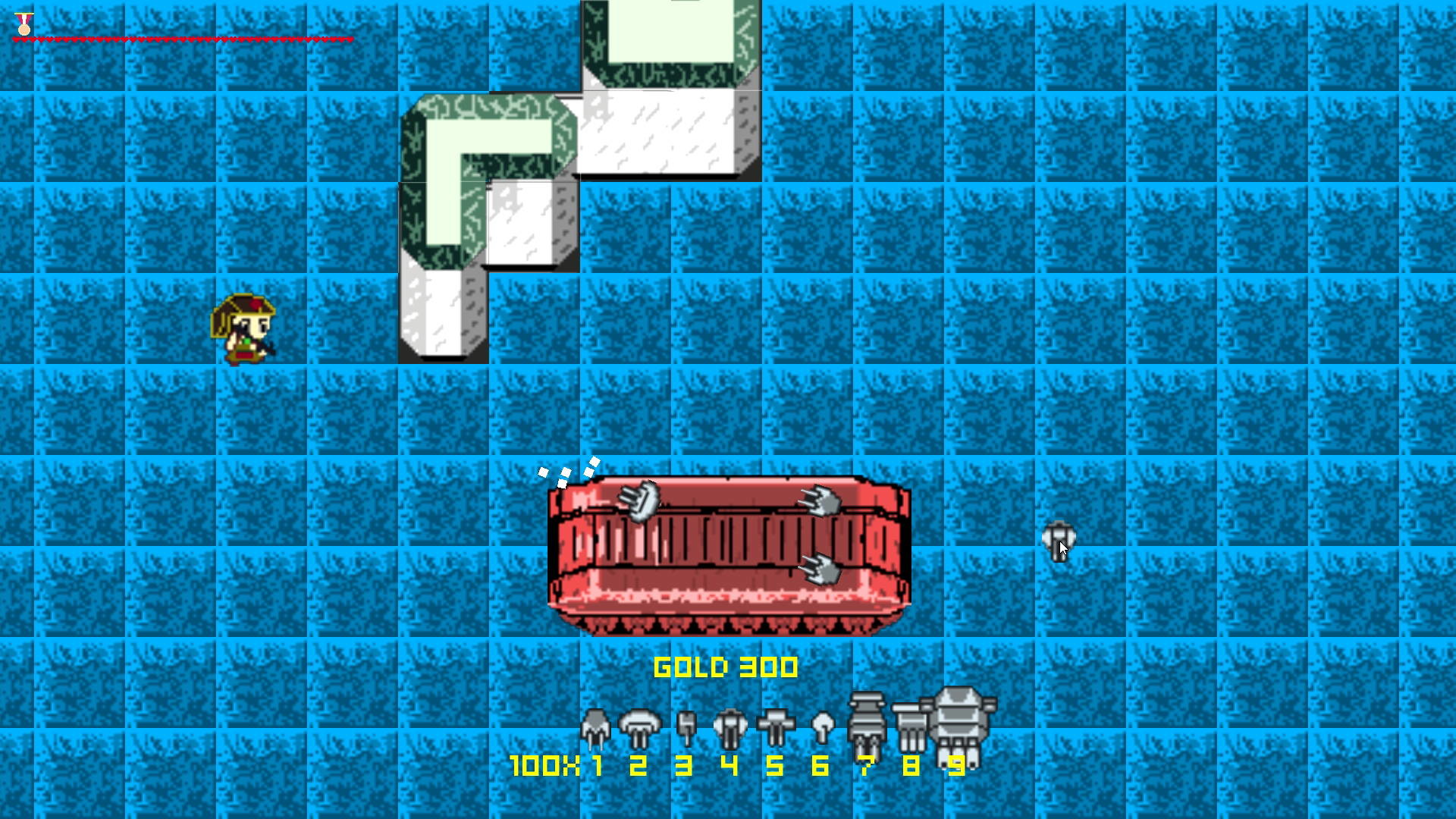Click the turret on the ship's front-left deck

pyautogui.click(x=639, y=500)
